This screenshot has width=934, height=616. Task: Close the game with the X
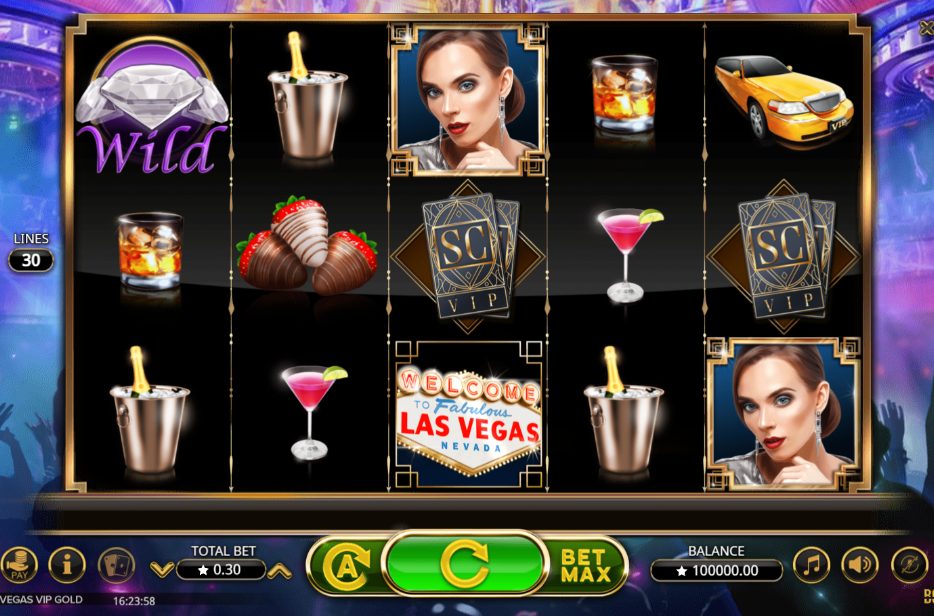(927, 27)
